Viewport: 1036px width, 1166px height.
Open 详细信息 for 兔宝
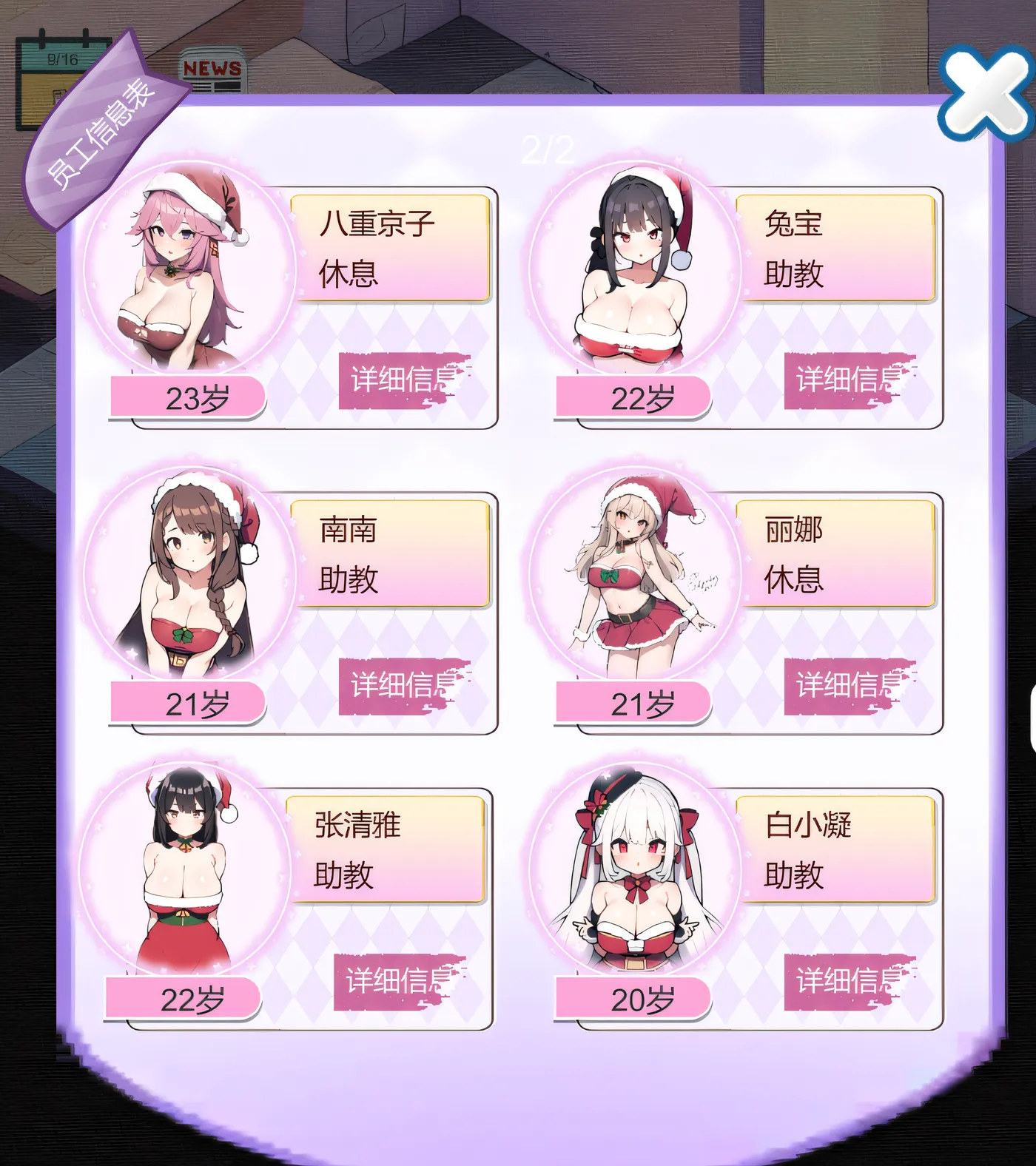(851, 381)
